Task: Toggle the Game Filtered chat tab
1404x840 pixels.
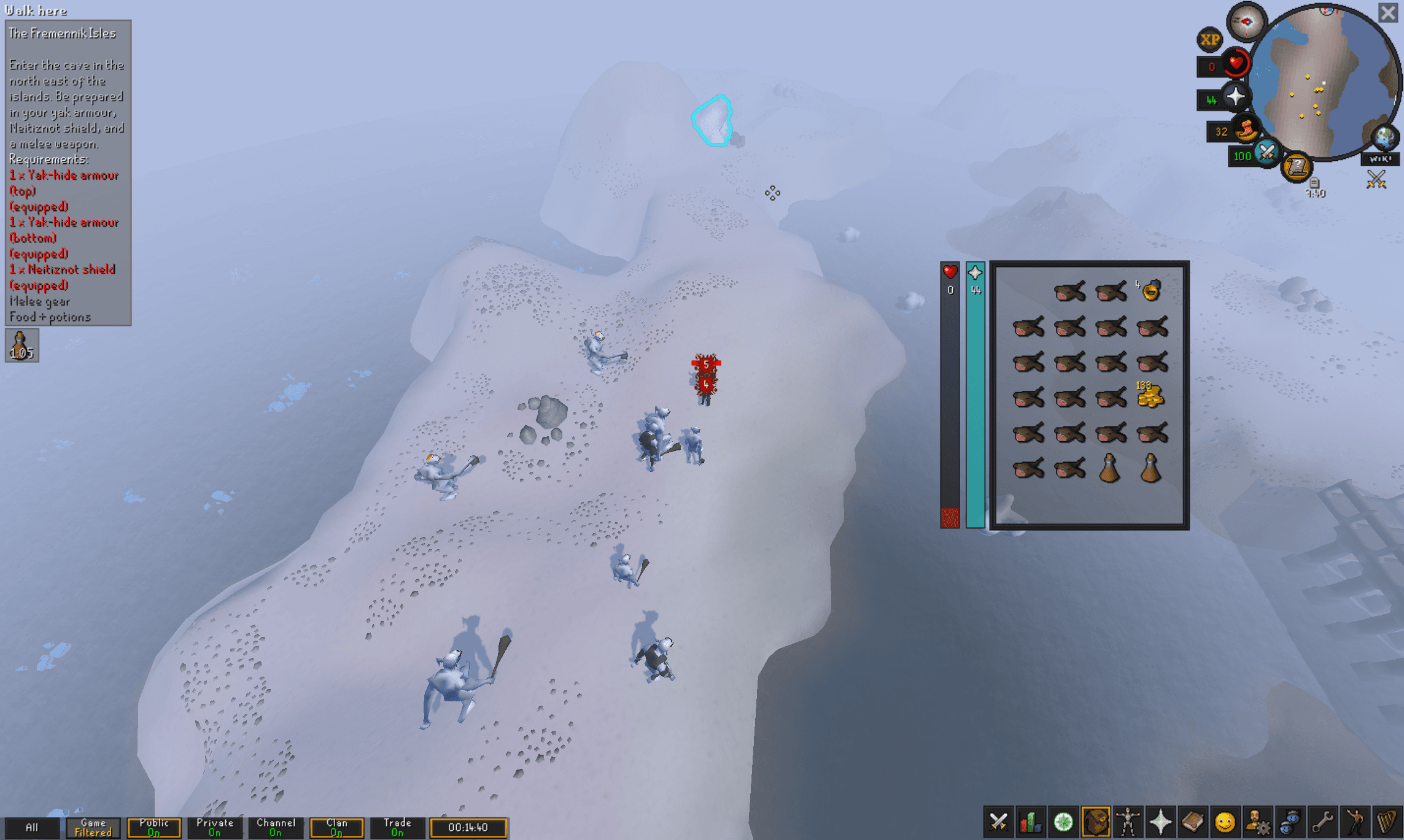Action: click(x=93, y=827)
